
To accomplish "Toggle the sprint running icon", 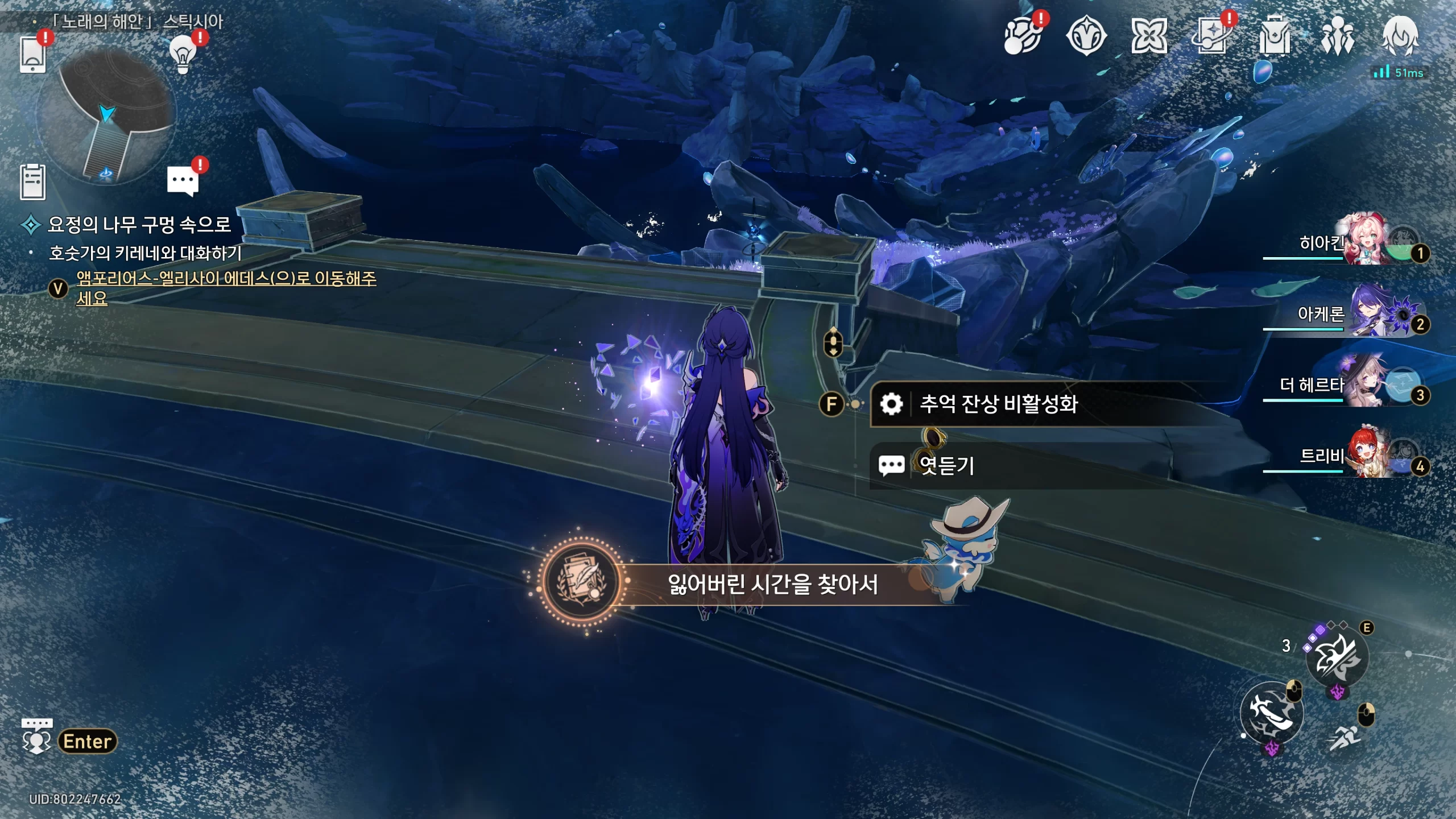I will (1345, 738).
